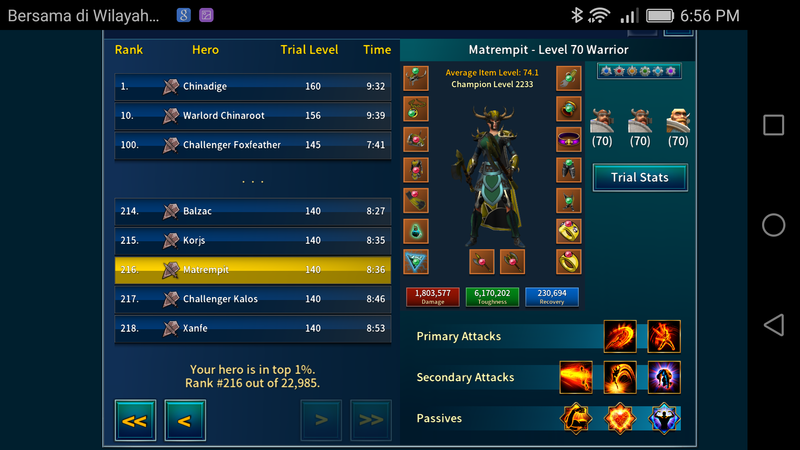Select Xanfe's rank 218 row
The height and width of the screenshot is (450, 800).
click(251, 328)
